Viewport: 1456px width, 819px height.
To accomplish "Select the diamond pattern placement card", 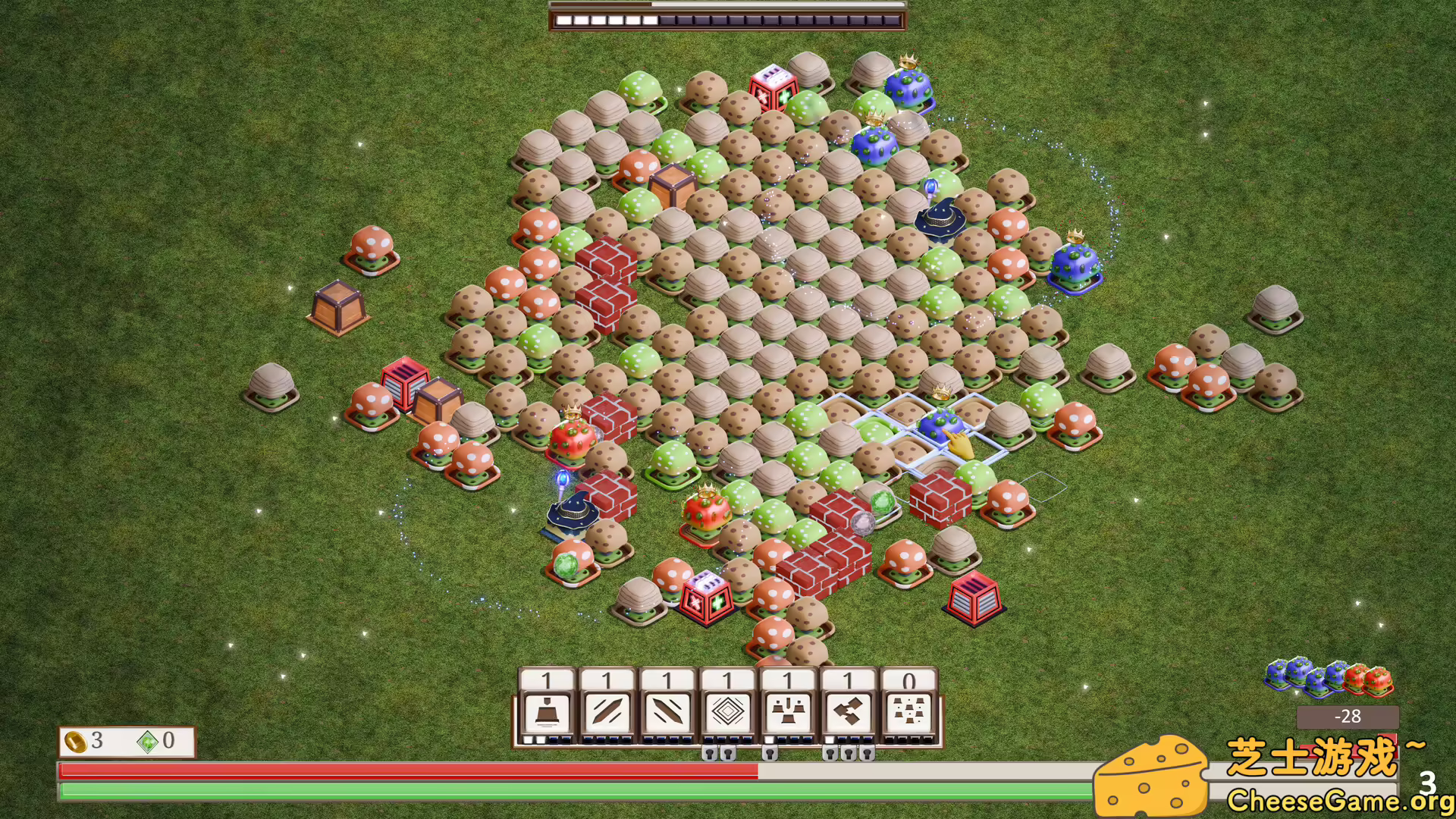I will (727, 711).
